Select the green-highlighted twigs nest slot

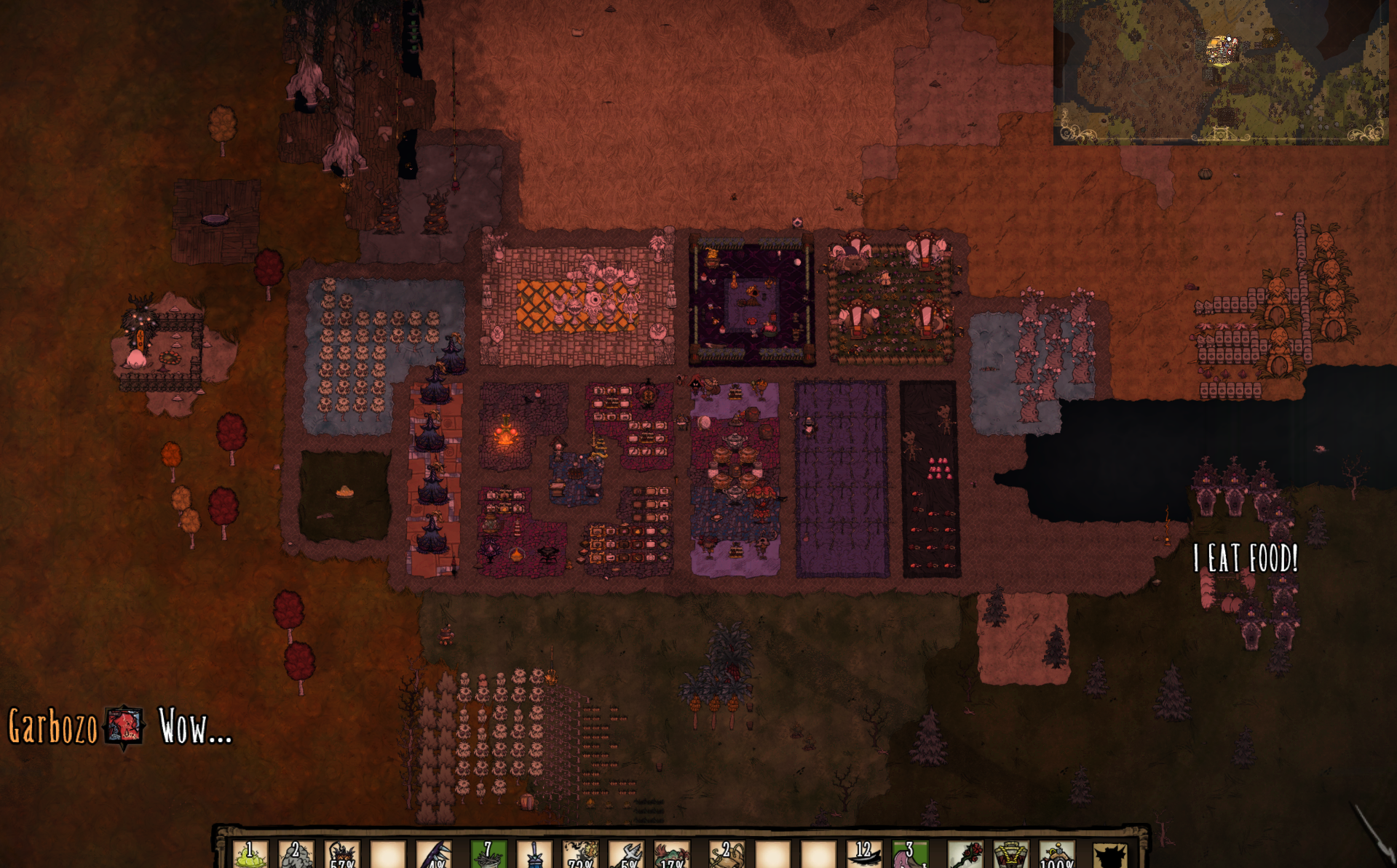[488, 854]
